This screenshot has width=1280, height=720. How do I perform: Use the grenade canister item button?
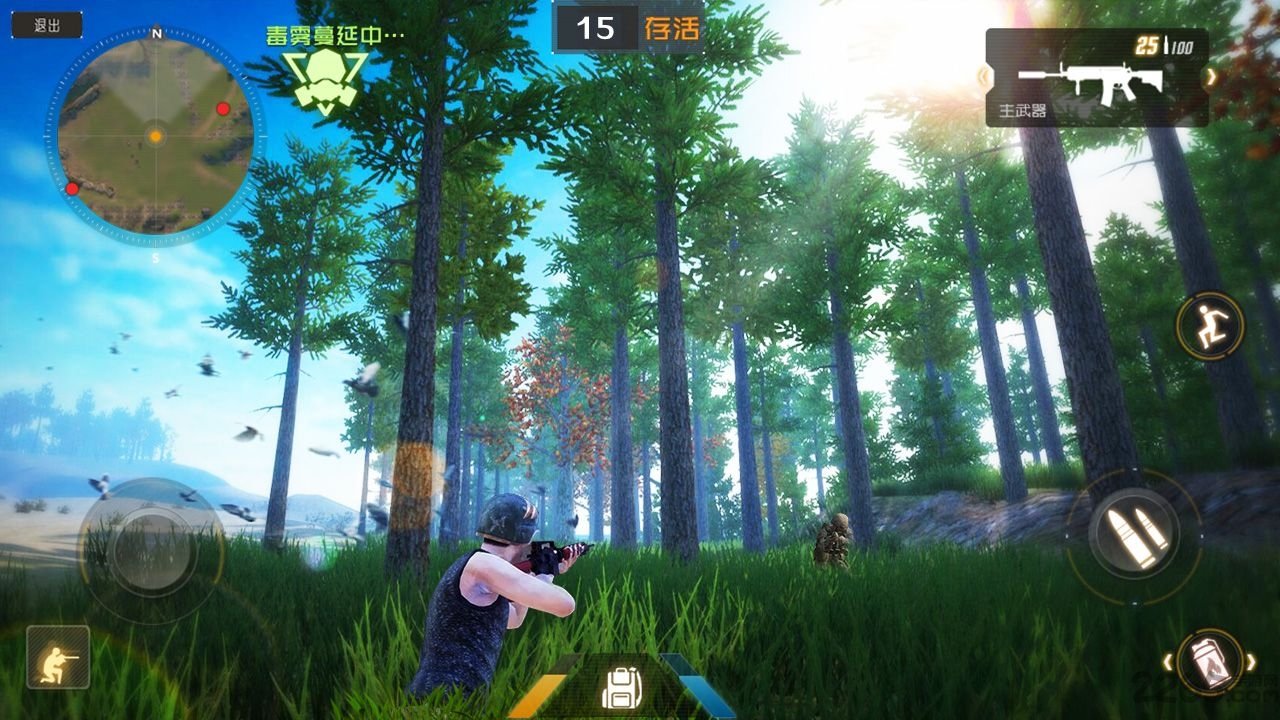coord(1208,662)
